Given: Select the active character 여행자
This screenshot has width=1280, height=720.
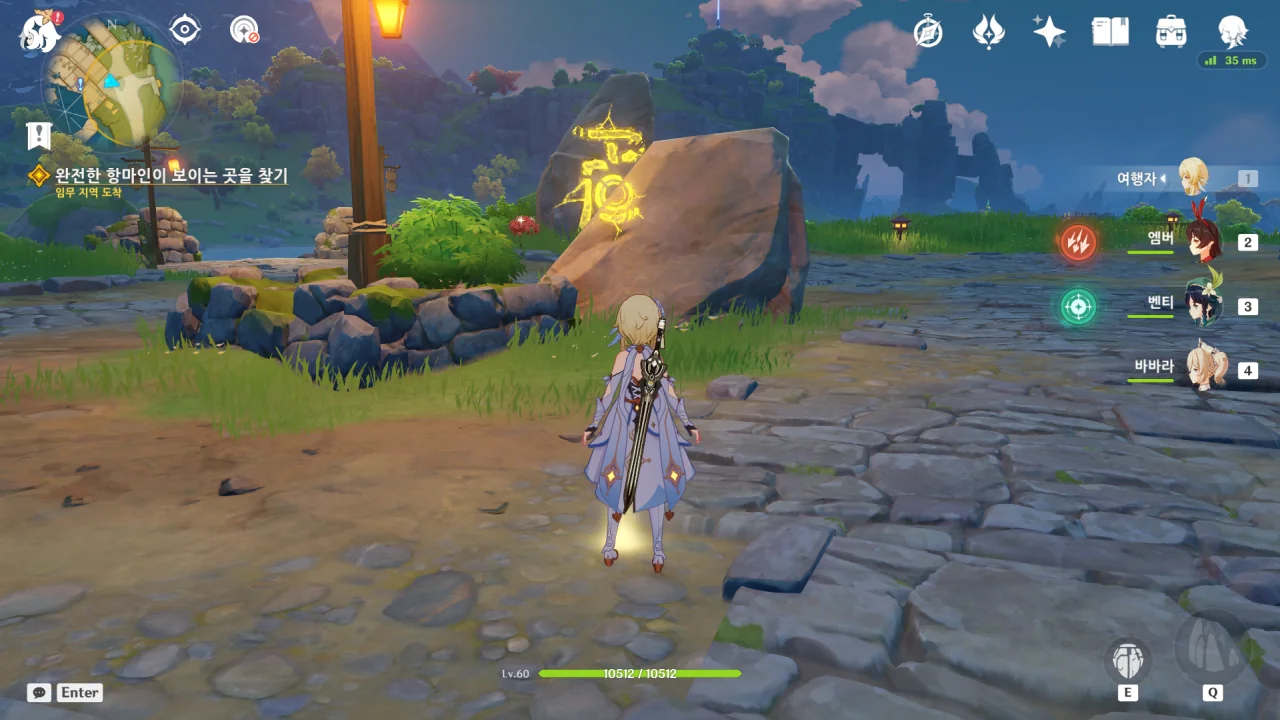Looking at the screenshot, I should click(x=1192, y=178).
